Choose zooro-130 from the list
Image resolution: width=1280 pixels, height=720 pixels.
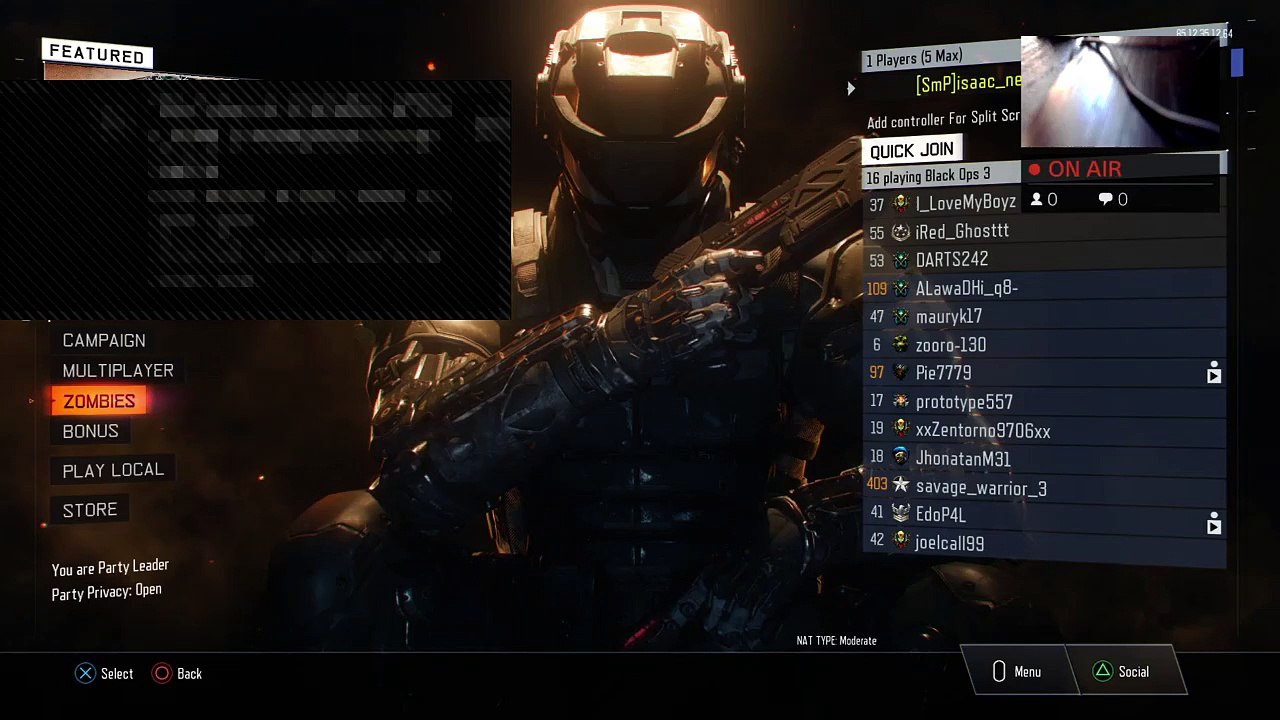tap(951, 345)
